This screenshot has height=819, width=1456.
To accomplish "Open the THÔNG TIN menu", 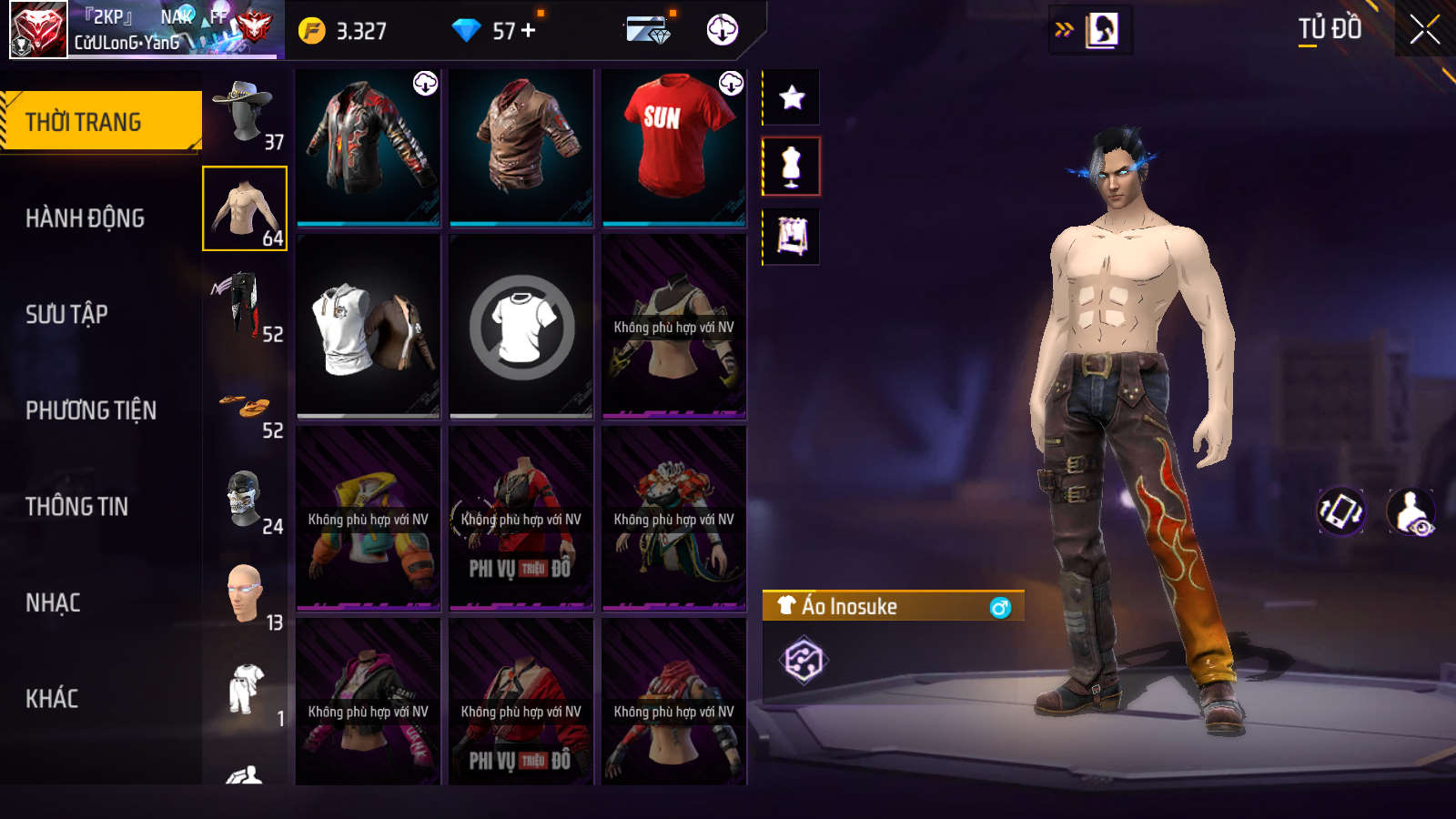I will 76,507.
